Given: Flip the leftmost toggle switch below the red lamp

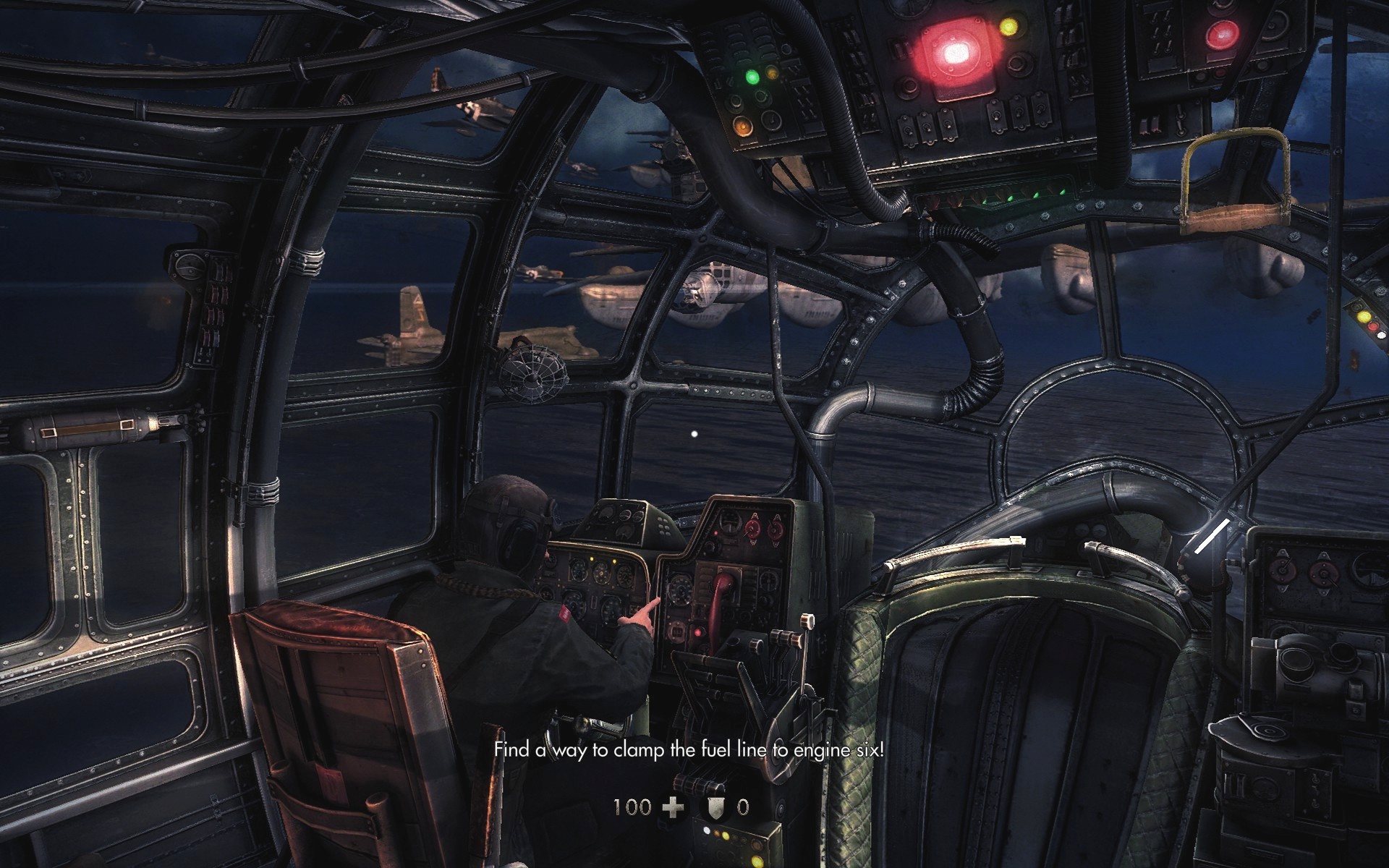Looking at the screenshot, I should pos(908,131).
